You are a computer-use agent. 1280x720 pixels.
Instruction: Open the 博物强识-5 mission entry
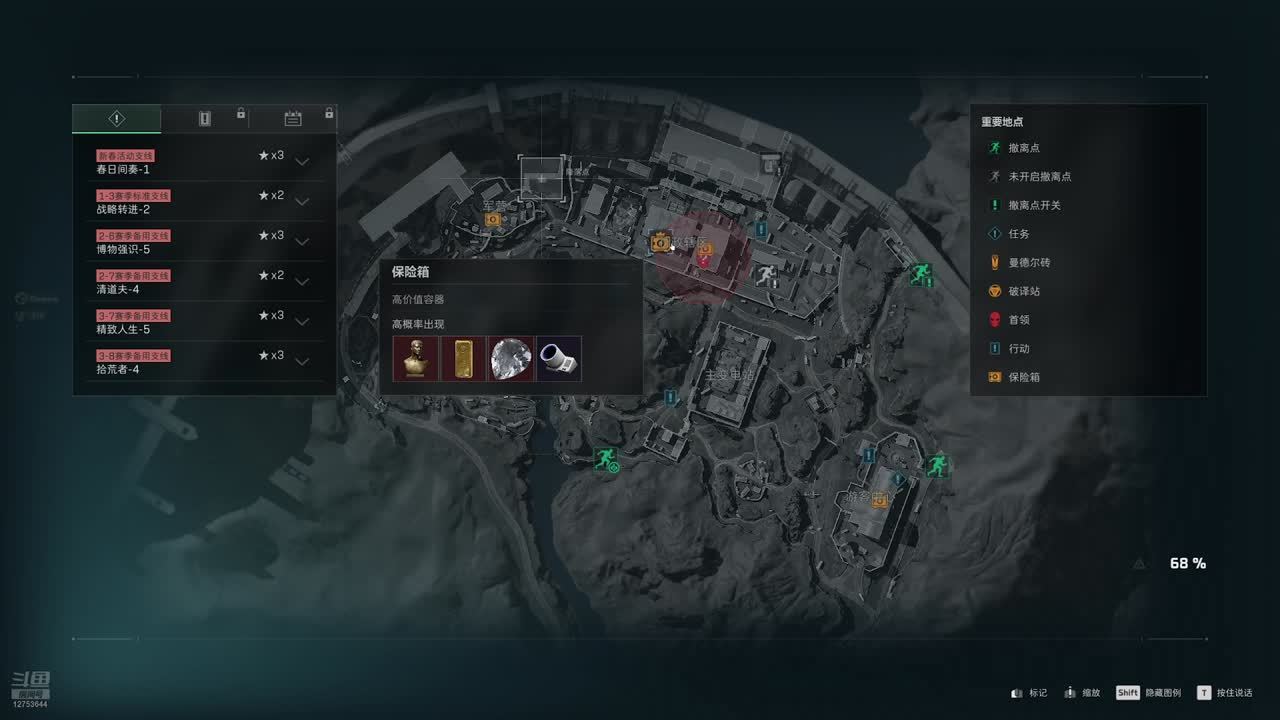pos(200,242)
